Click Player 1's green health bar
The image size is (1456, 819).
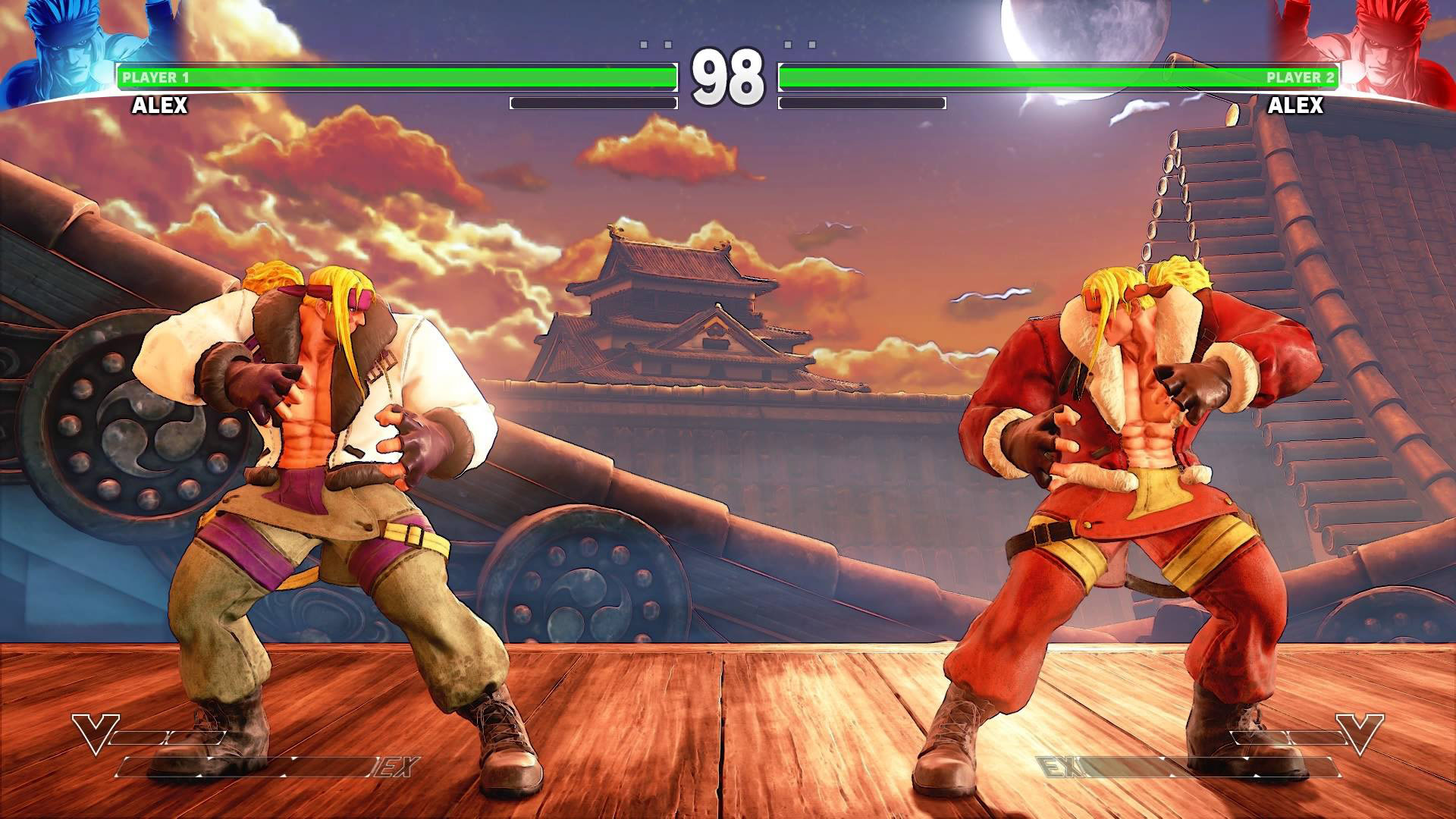pyautogui.click(x=394, y=74)
